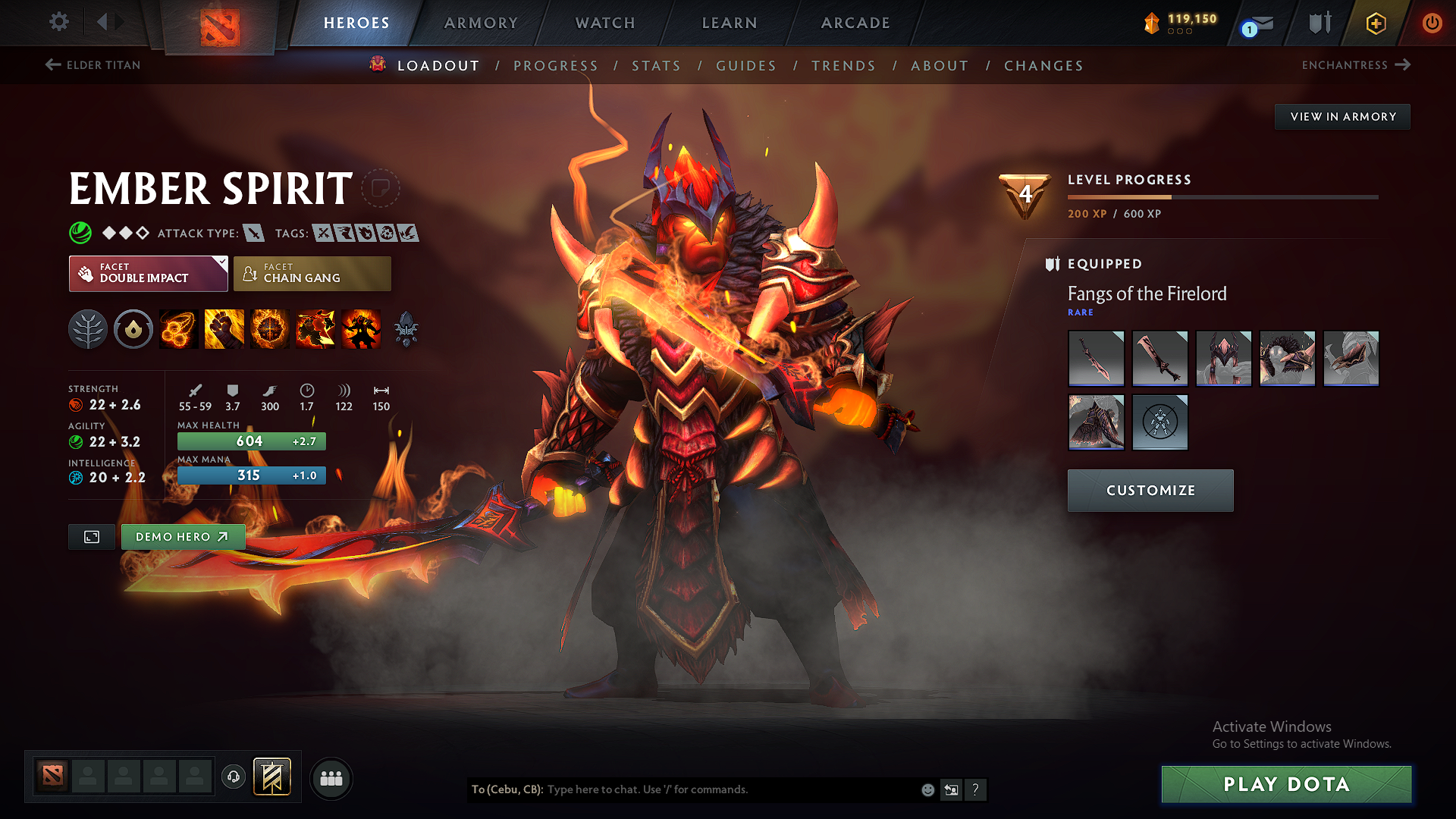Open the voice chat headset icon

point(234,777)
